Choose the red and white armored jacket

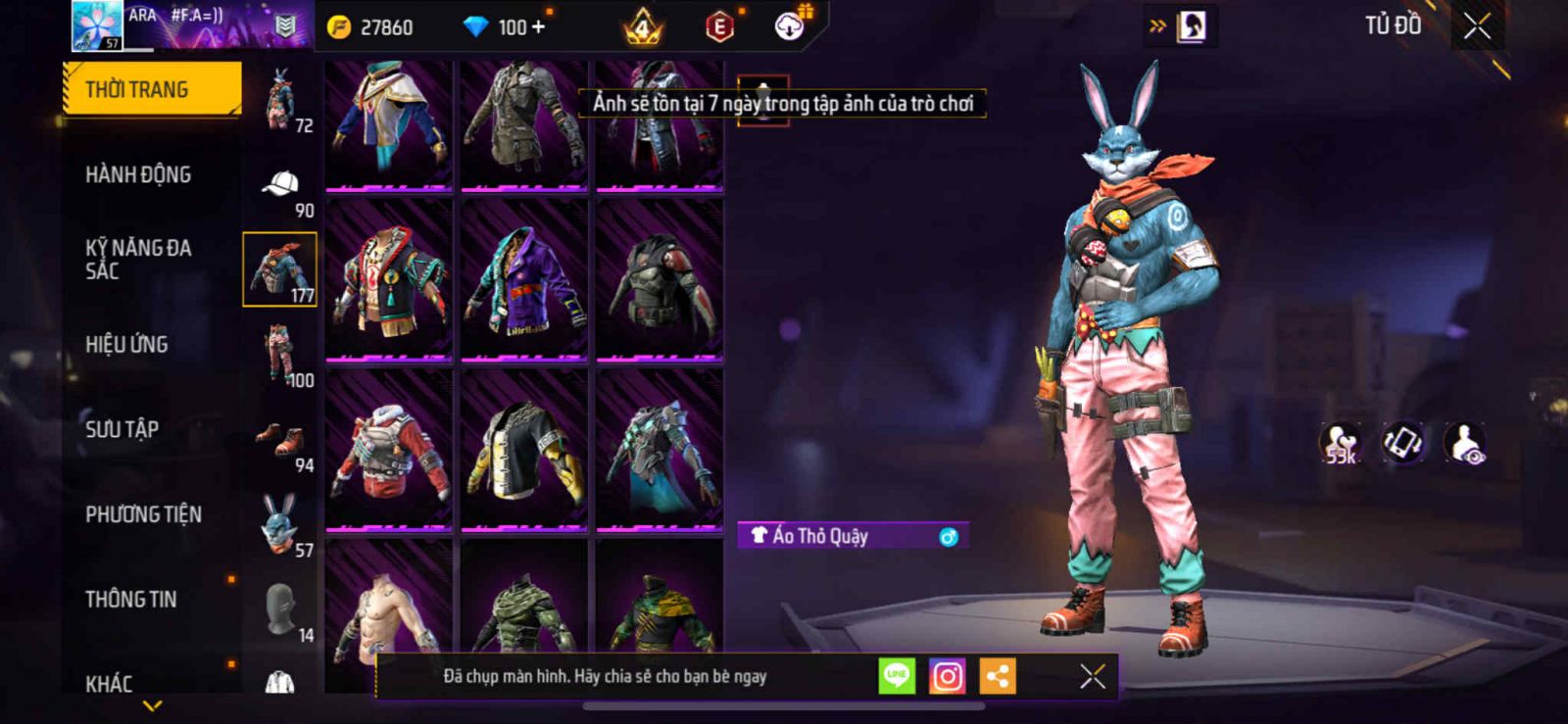(389, 451)
